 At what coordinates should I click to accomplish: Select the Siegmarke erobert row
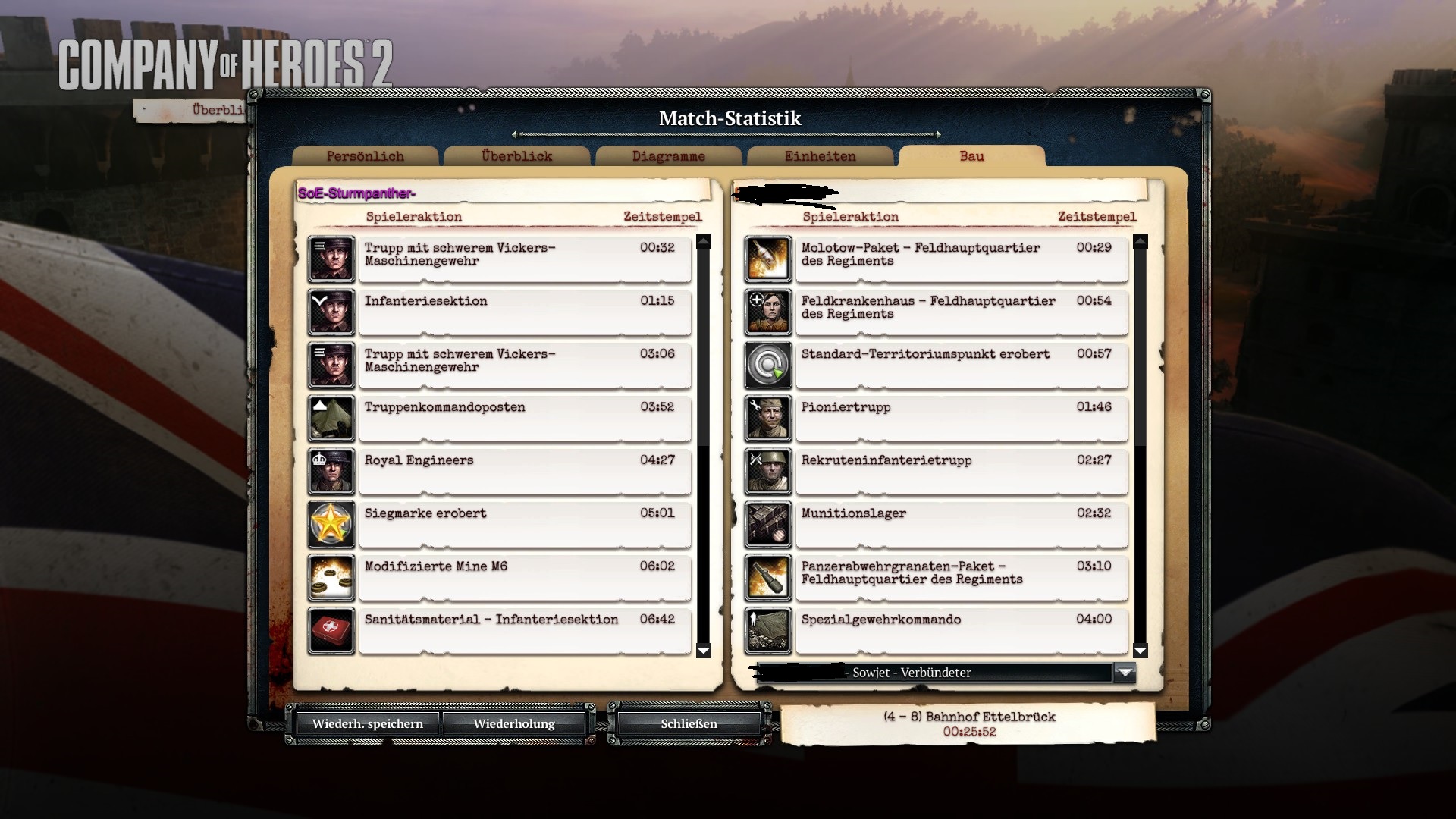523,524
